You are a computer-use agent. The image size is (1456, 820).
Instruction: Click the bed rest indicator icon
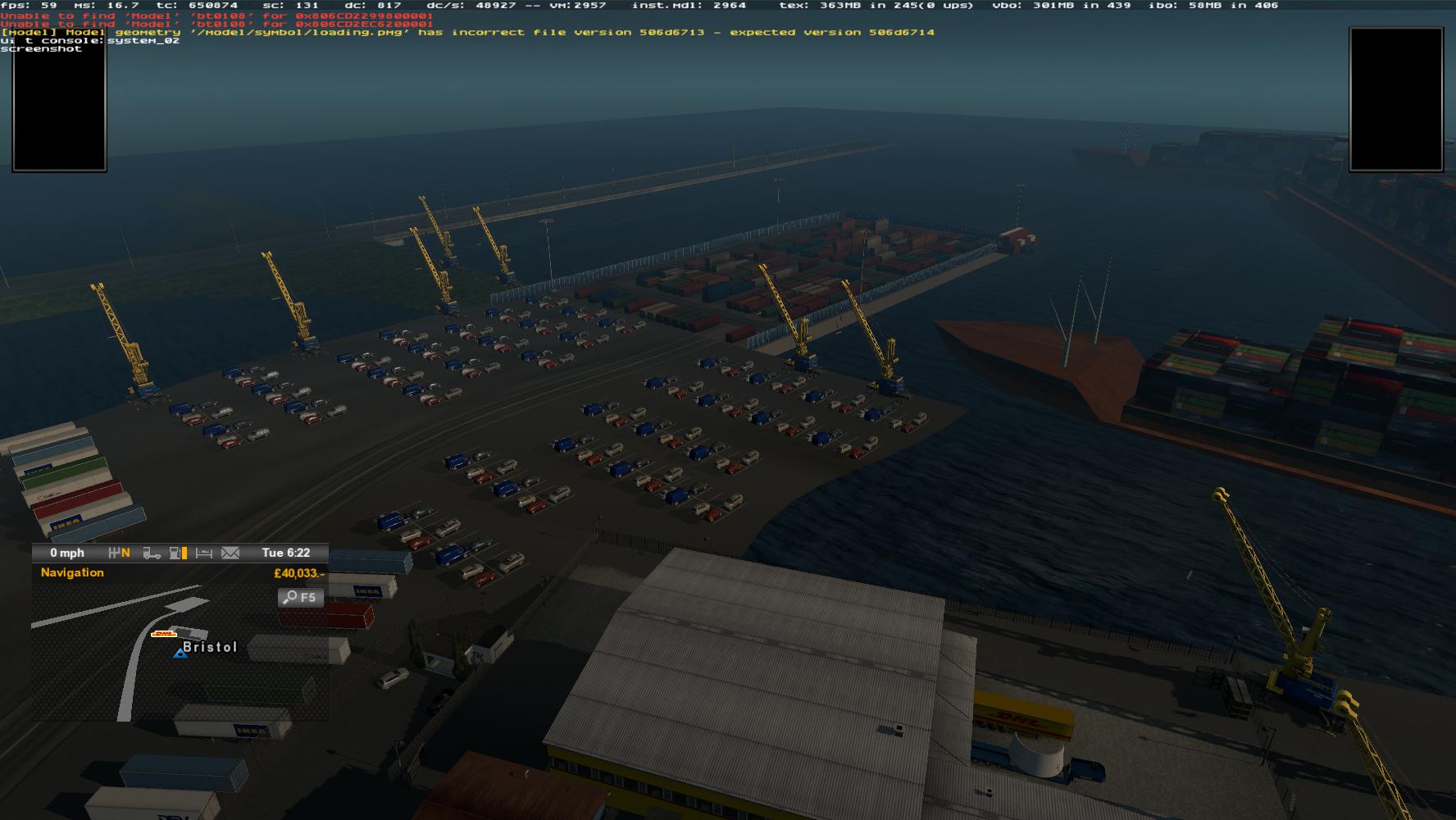coord(204,553)
